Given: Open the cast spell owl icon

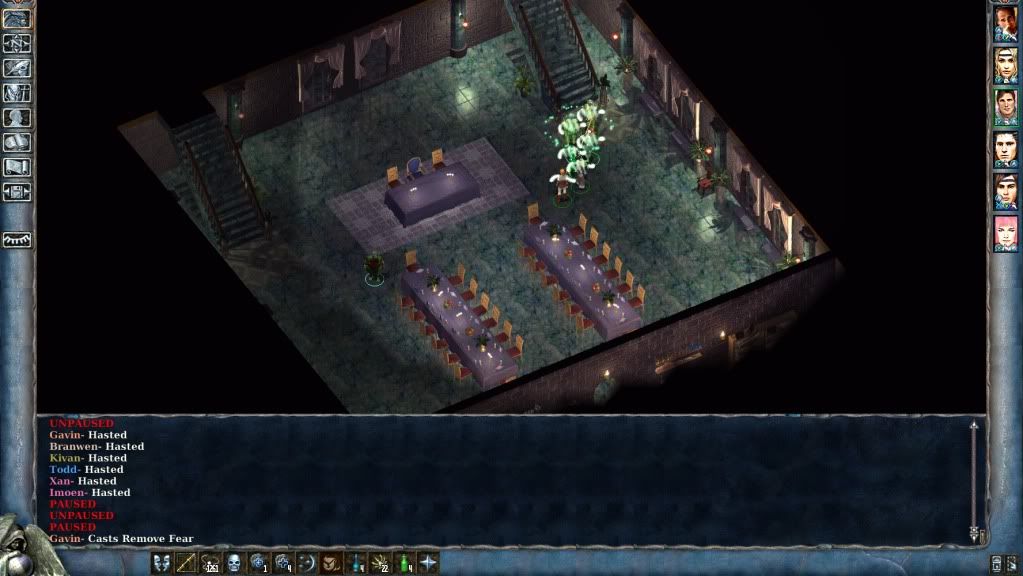Looking at the screenshot, I should click(331, 562).
